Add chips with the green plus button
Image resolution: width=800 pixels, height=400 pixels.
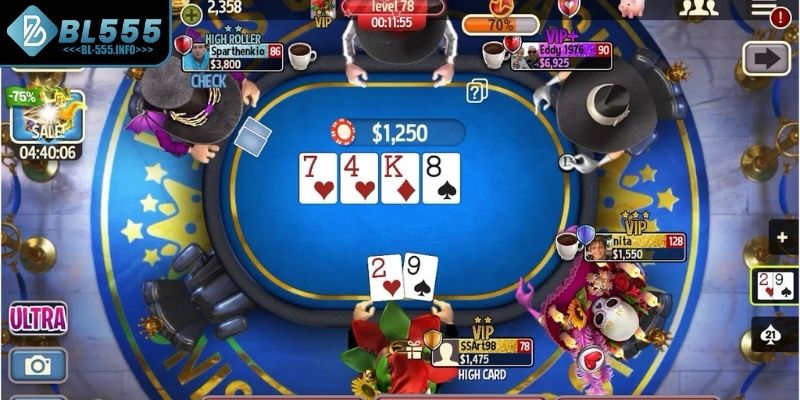[x=191, y=12]
